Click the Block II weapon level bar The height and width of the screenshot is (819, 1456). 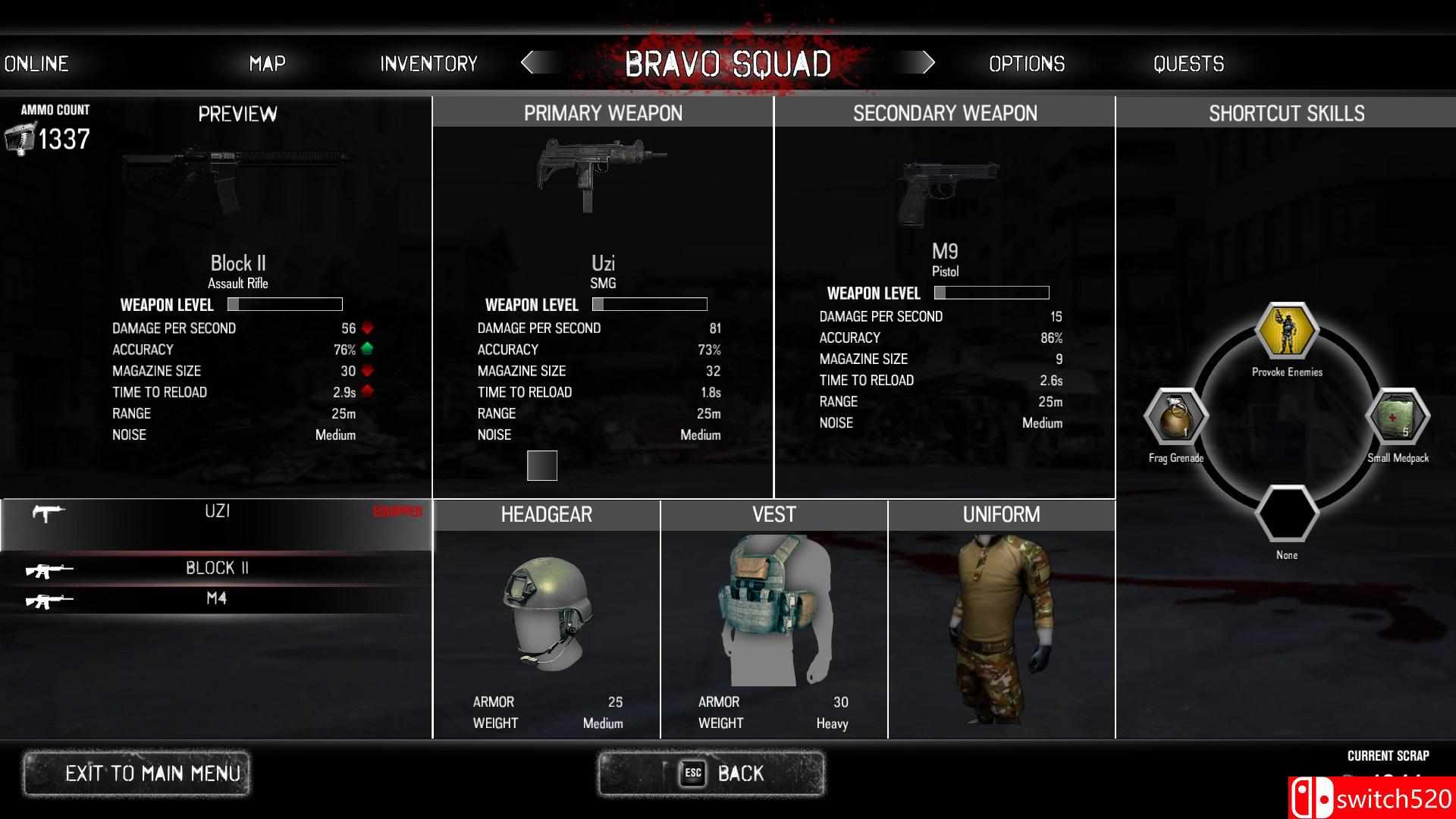[286, 304]
